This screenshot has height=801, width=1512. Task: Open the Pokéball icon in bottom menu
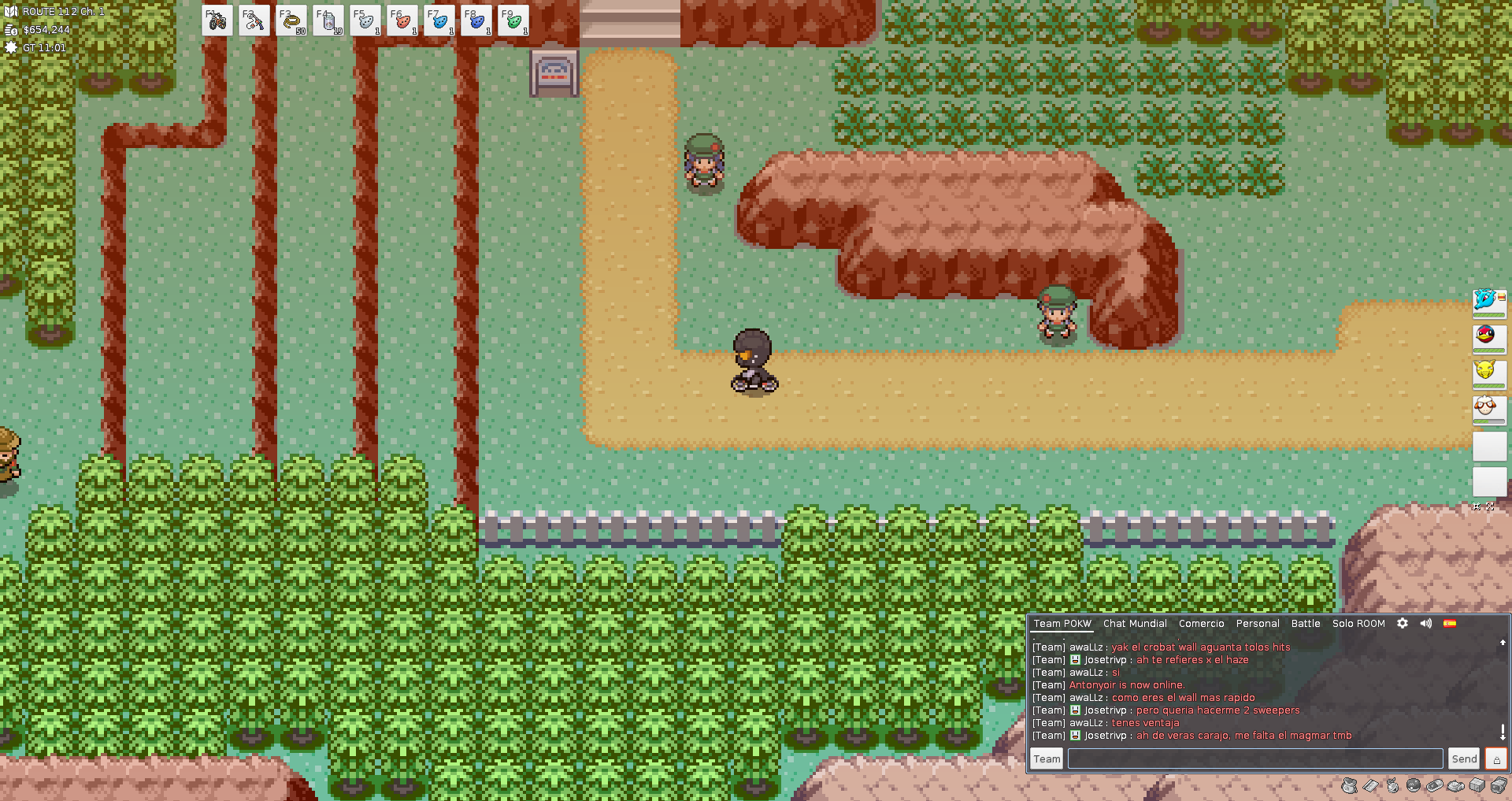pyautogui.click(x=1414, y=785)
